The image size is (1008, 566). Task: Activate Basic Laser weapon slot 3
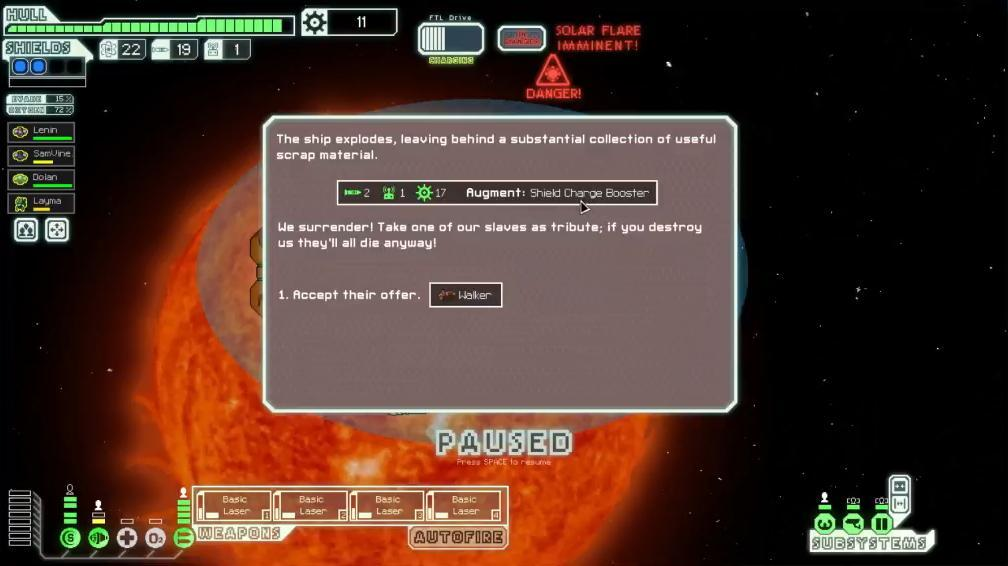click(x=388, y=506)
